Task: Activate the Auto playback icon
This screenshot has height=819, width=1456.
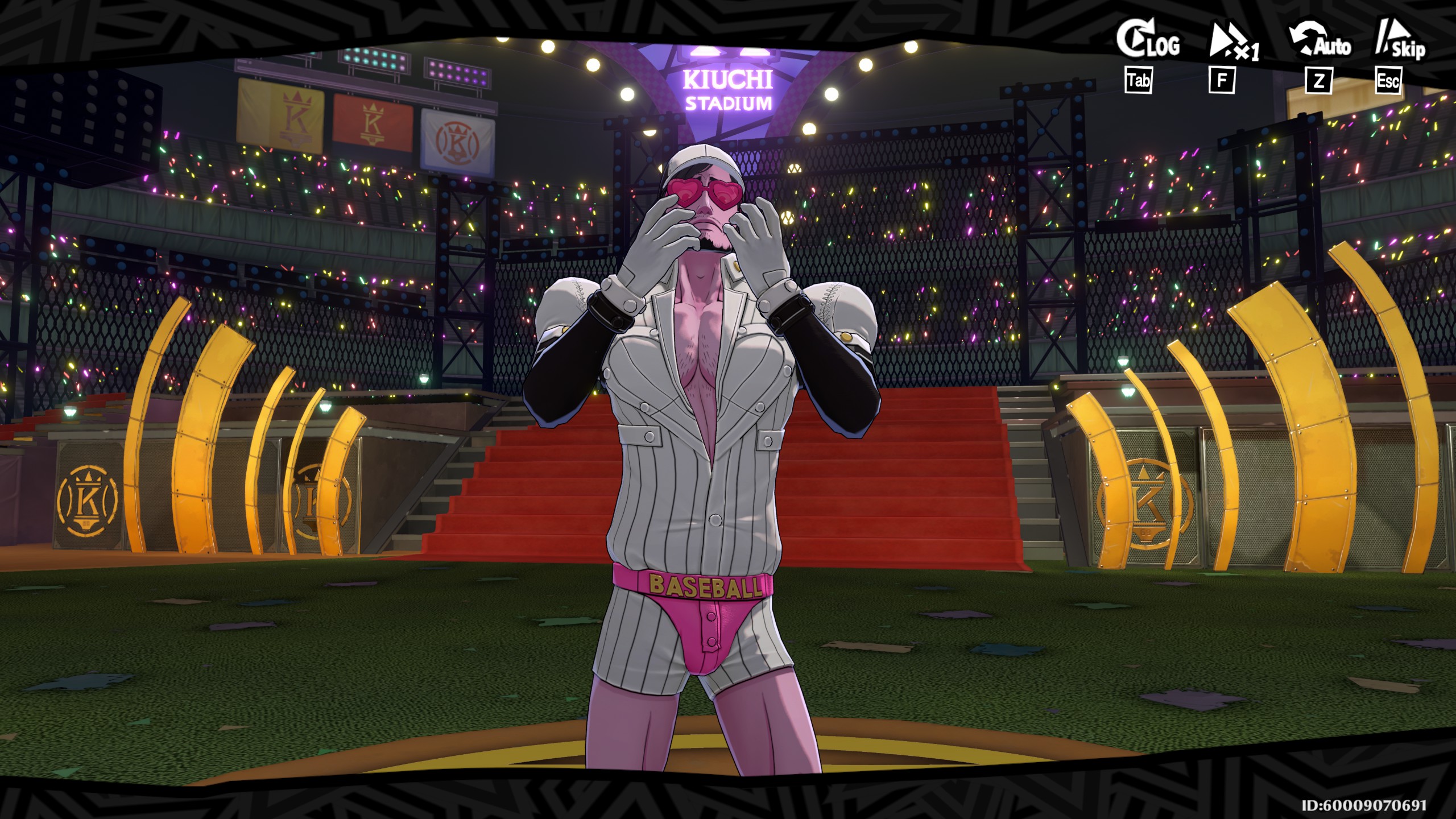Action: 1319,44
